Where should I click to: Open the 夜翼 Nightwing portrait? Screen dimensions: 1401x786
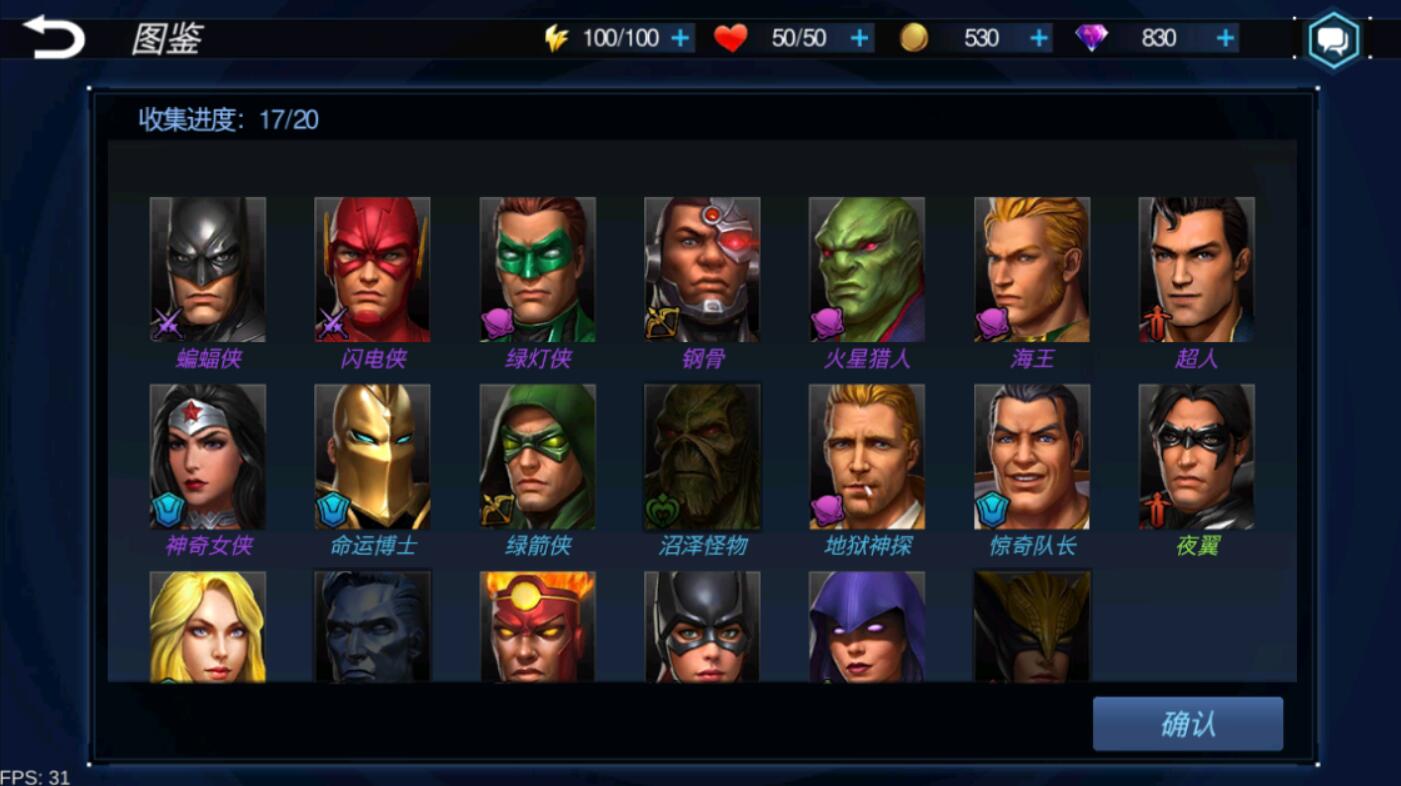(x=1196, y=456)
